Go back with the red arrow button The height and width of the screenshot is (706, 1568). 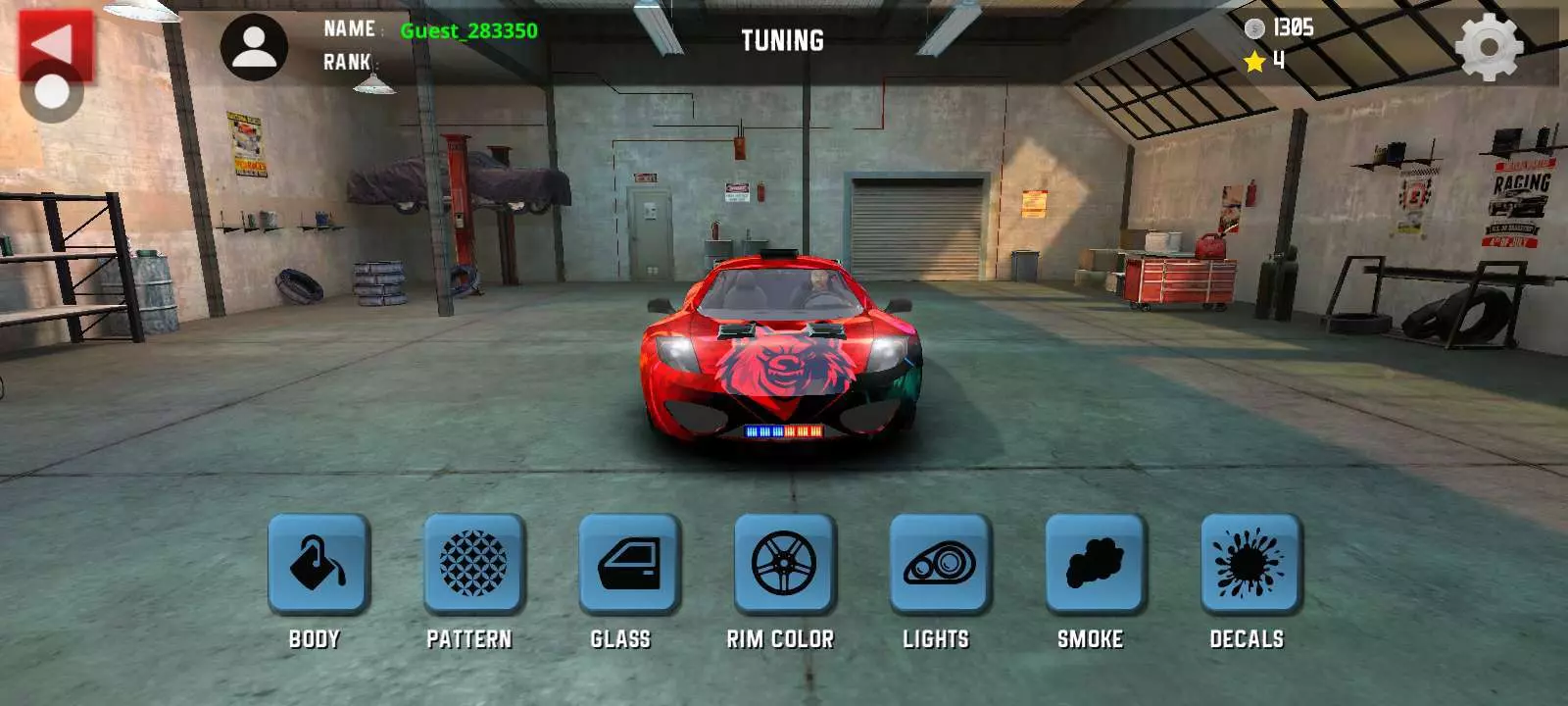pos(55,44)
